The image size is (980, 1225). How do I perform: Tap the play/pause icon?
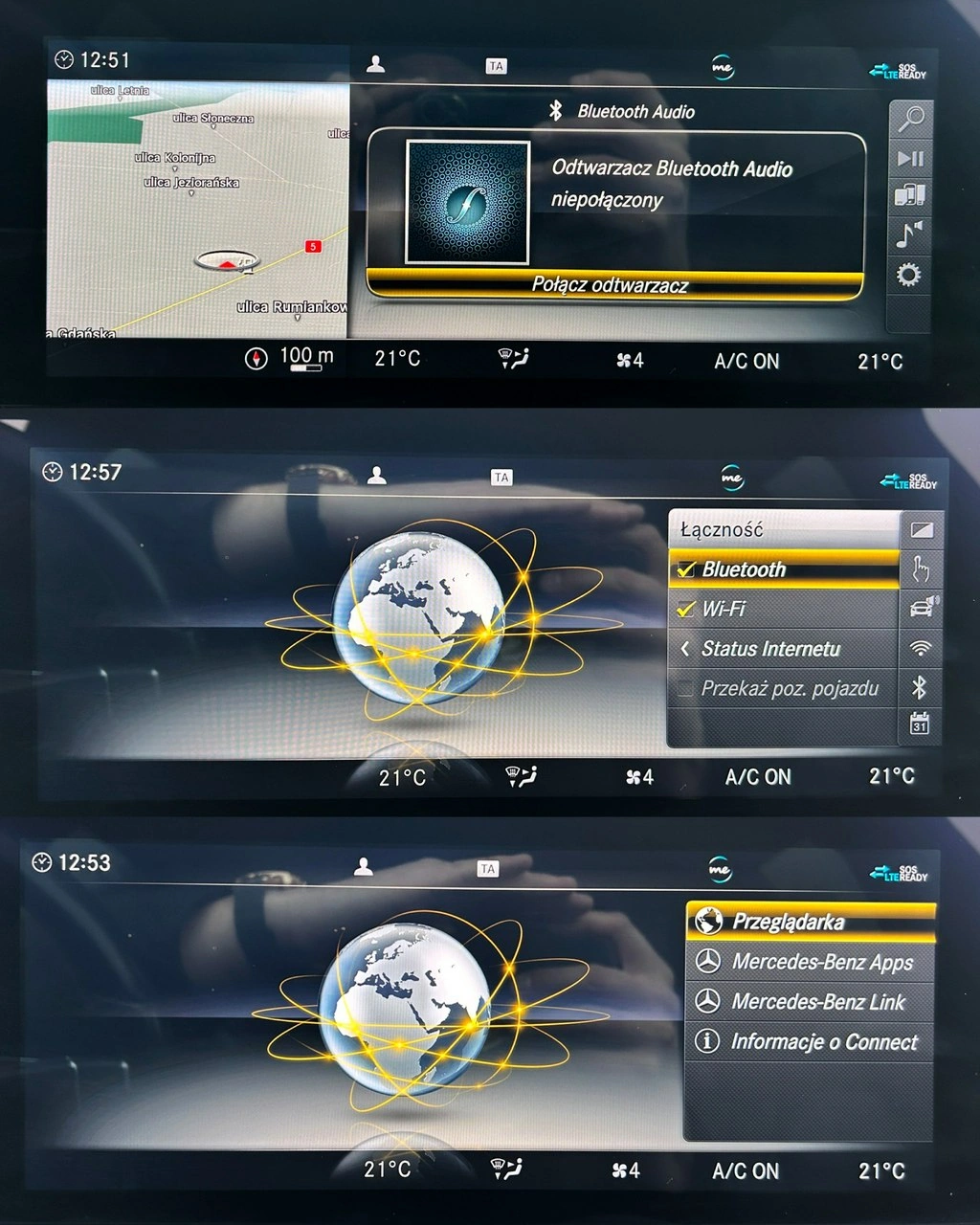coord(909,158)
